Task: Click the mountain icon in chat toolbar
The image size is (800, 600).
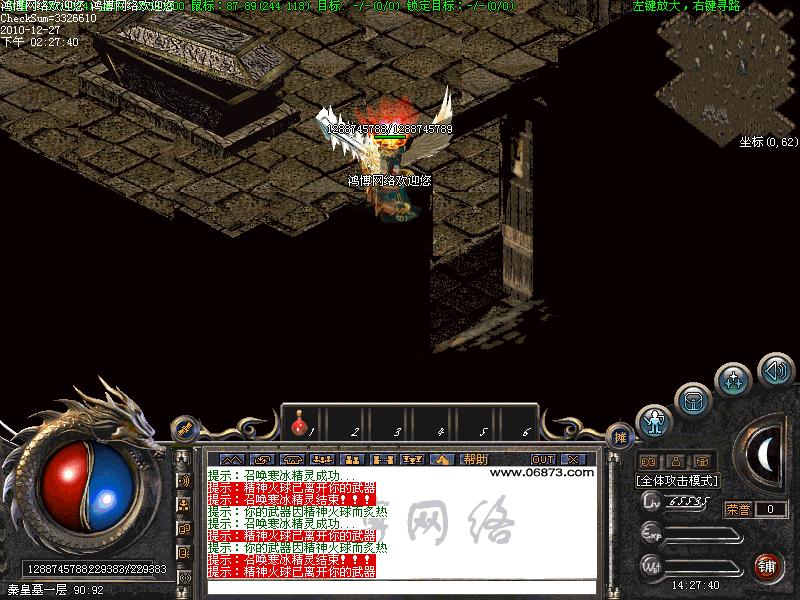Action: [232, 459]
